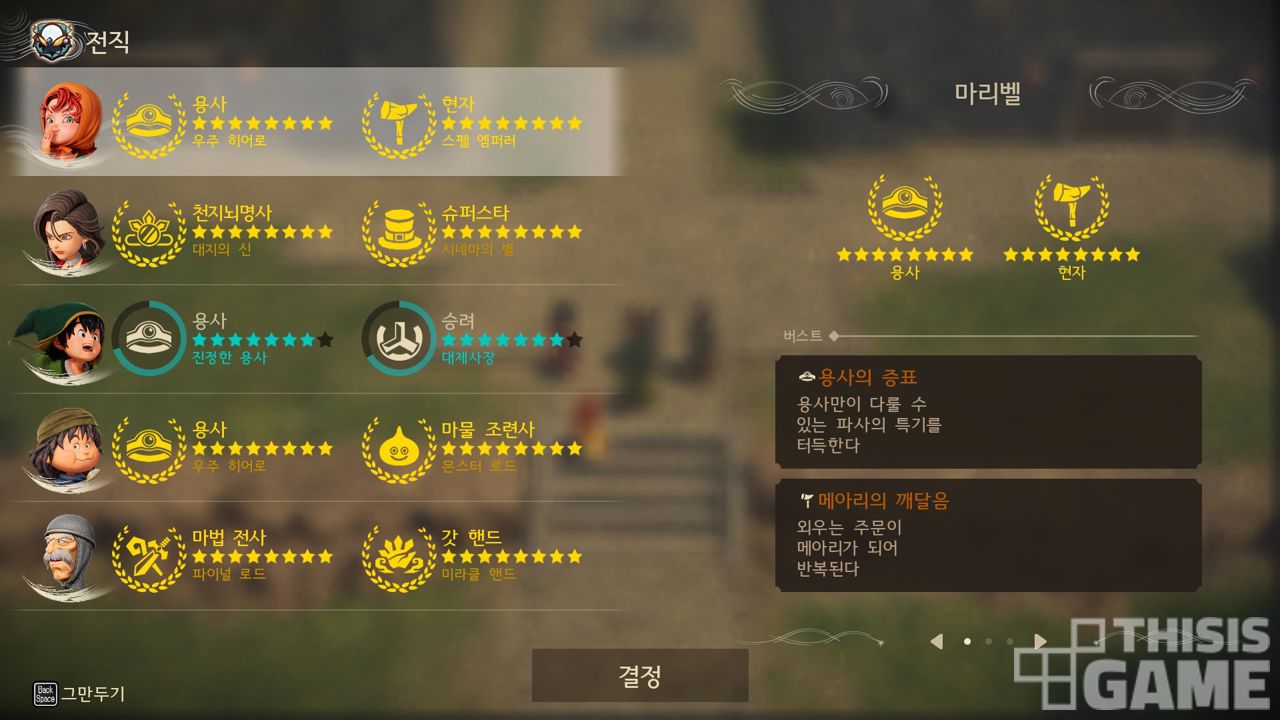
Task: Select the 슈퍼스타 vocation entry
Action: (475, 231)
